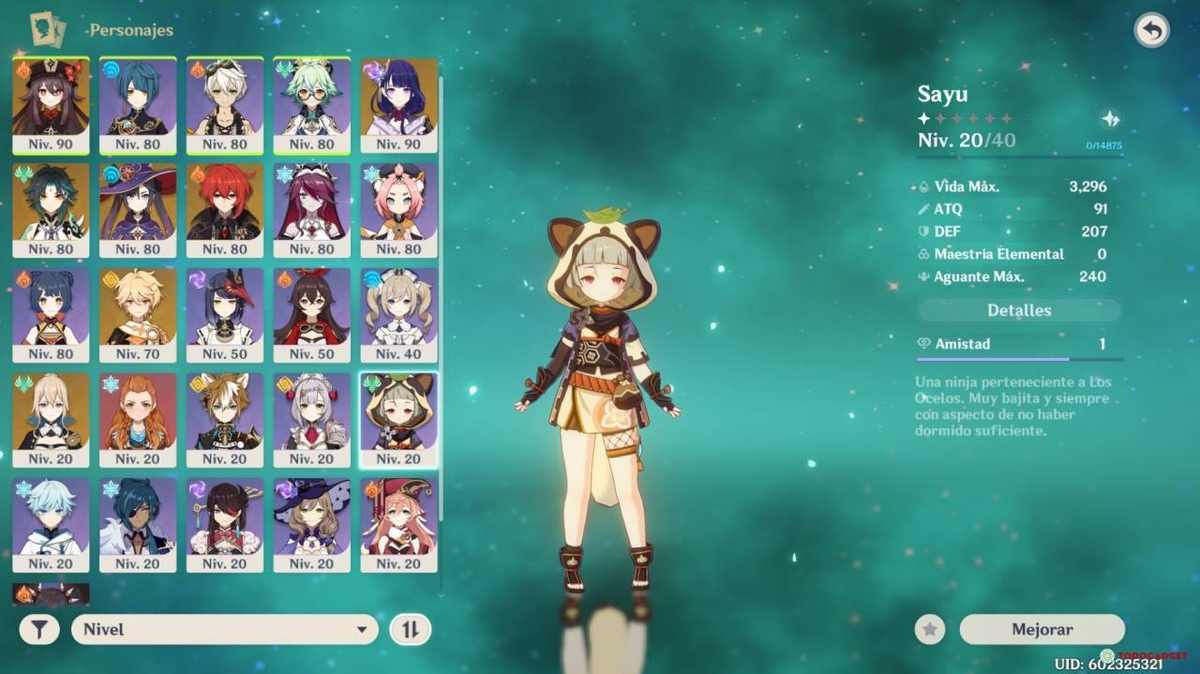Image resolution: width=1200 pixels, height=674 pixels.
Task: Pick red-haired Diluc's portrait
Action: 225,208
